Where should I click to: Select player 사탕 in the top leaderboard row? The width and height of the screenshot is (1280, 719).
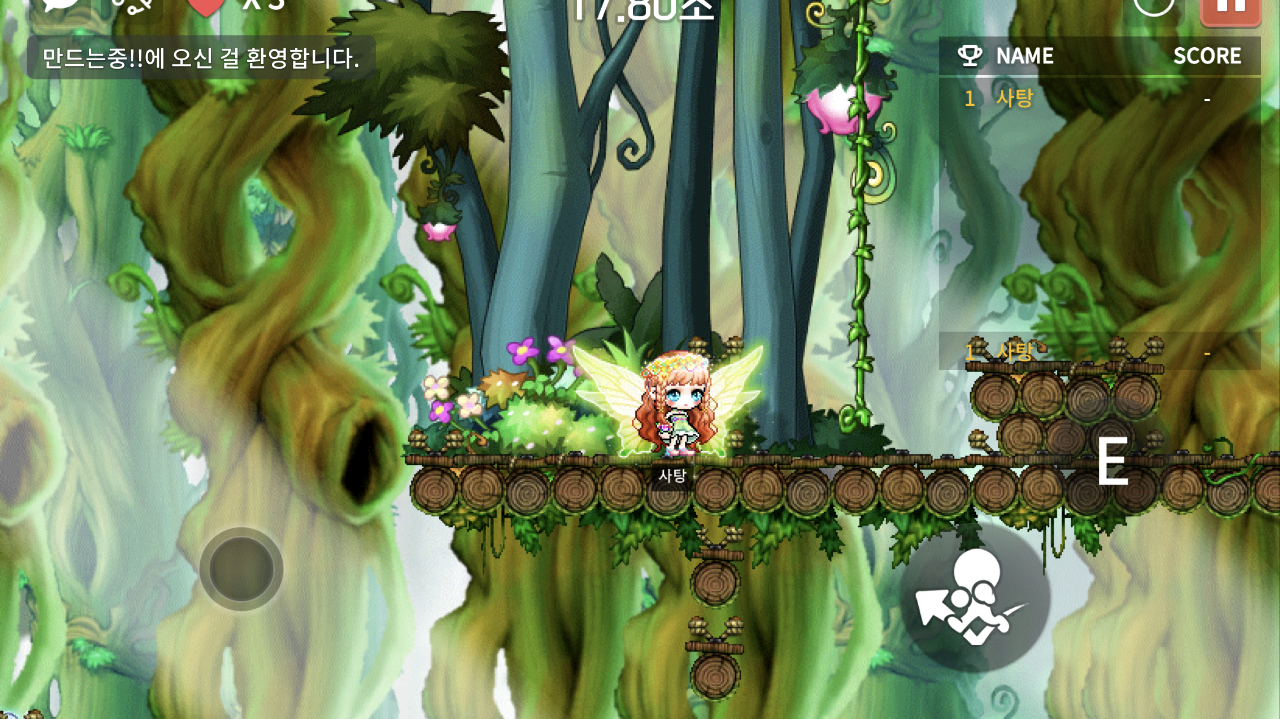[x=1014, y=98]
